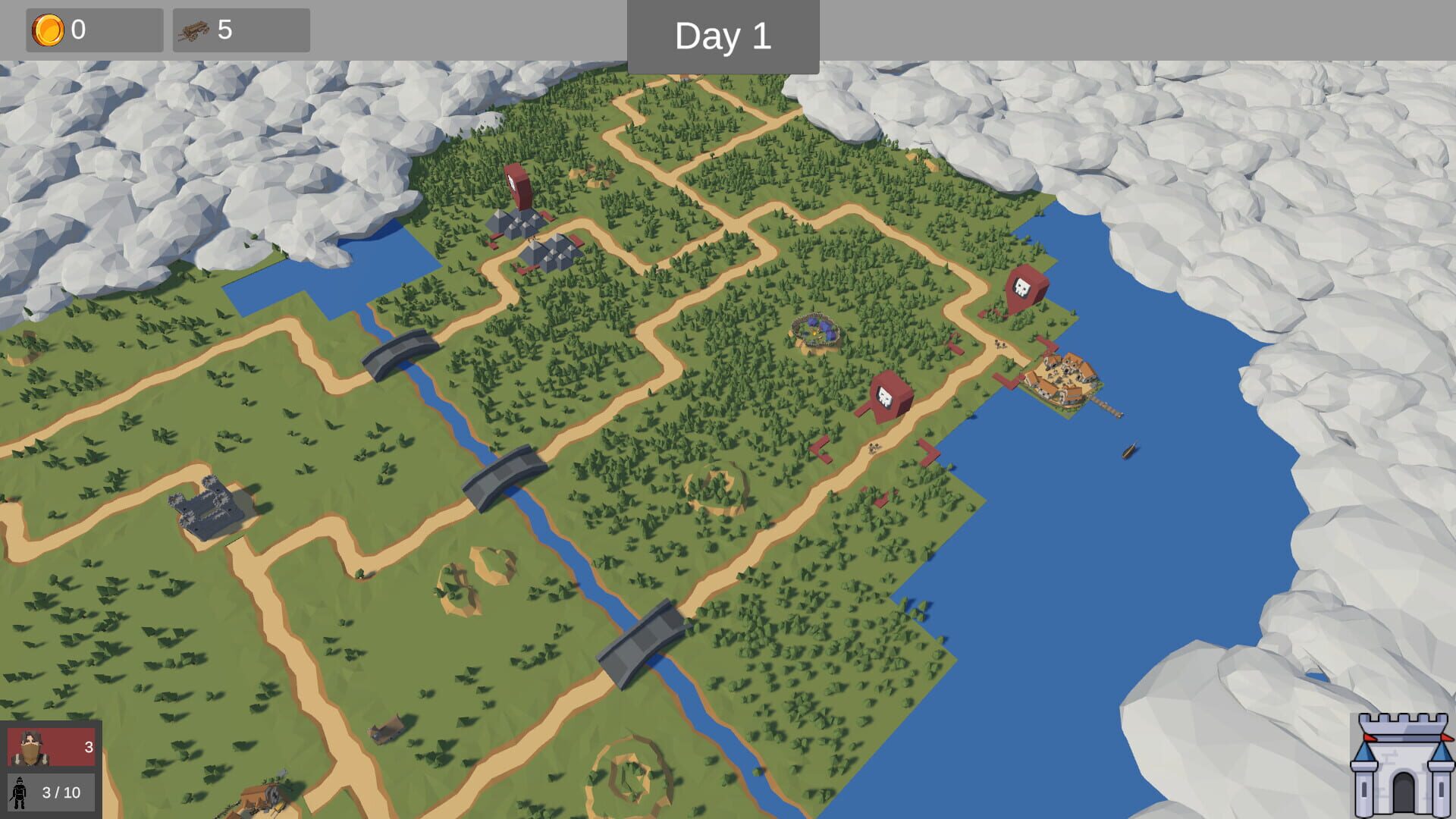Select the monastery buildings near the top
This screenshot has width=1456, height=819.
[x=531, y=243]
